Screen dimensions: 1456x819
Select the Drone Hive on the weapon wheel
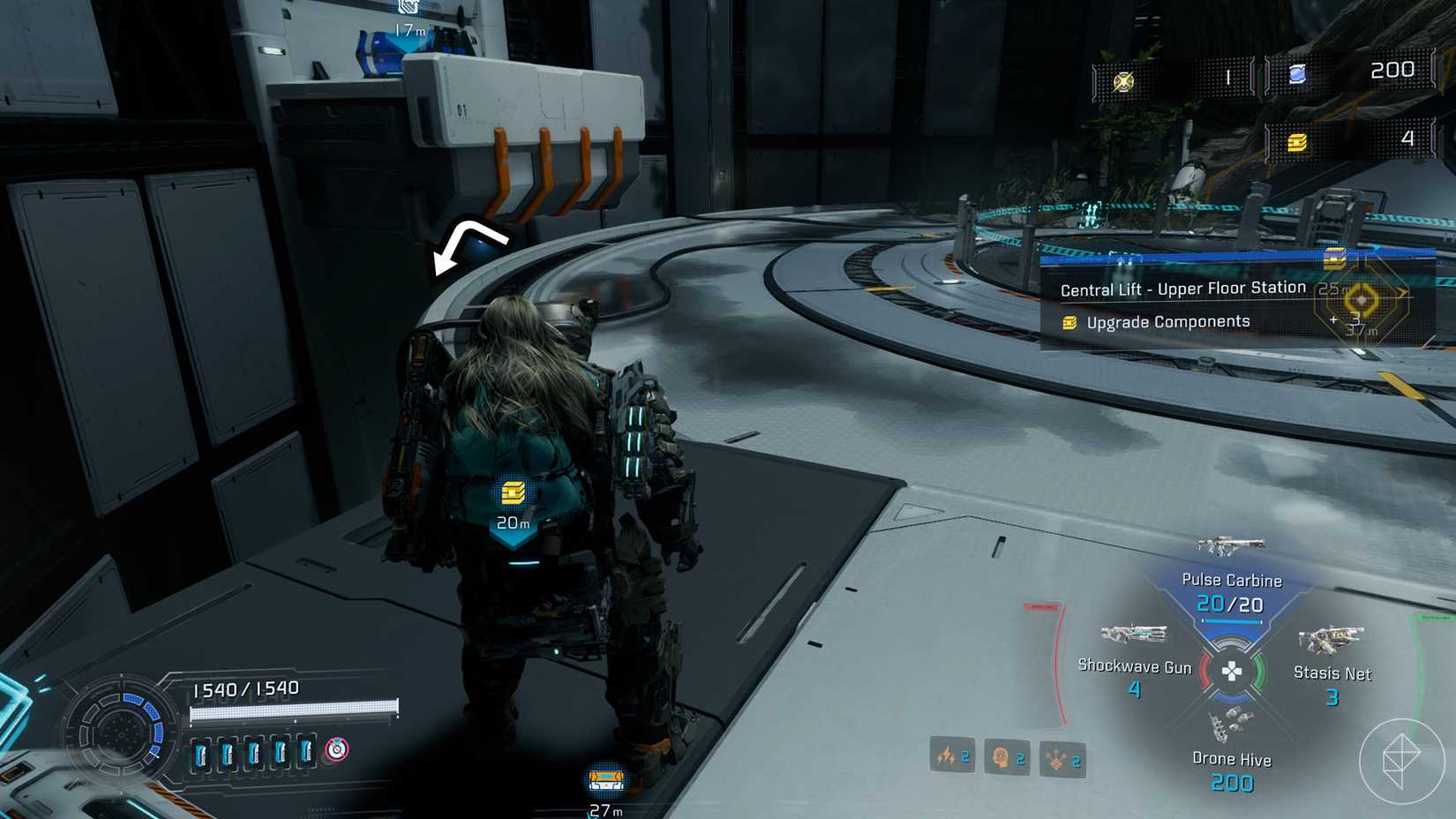[1230, 724]
